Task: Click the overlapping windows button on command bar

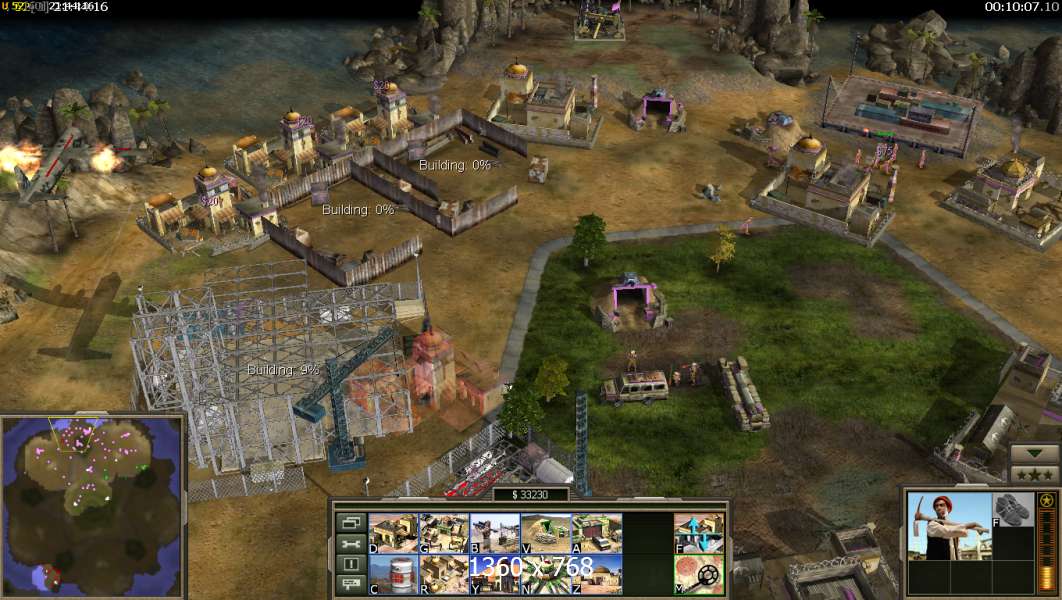Action: point(350,523)
